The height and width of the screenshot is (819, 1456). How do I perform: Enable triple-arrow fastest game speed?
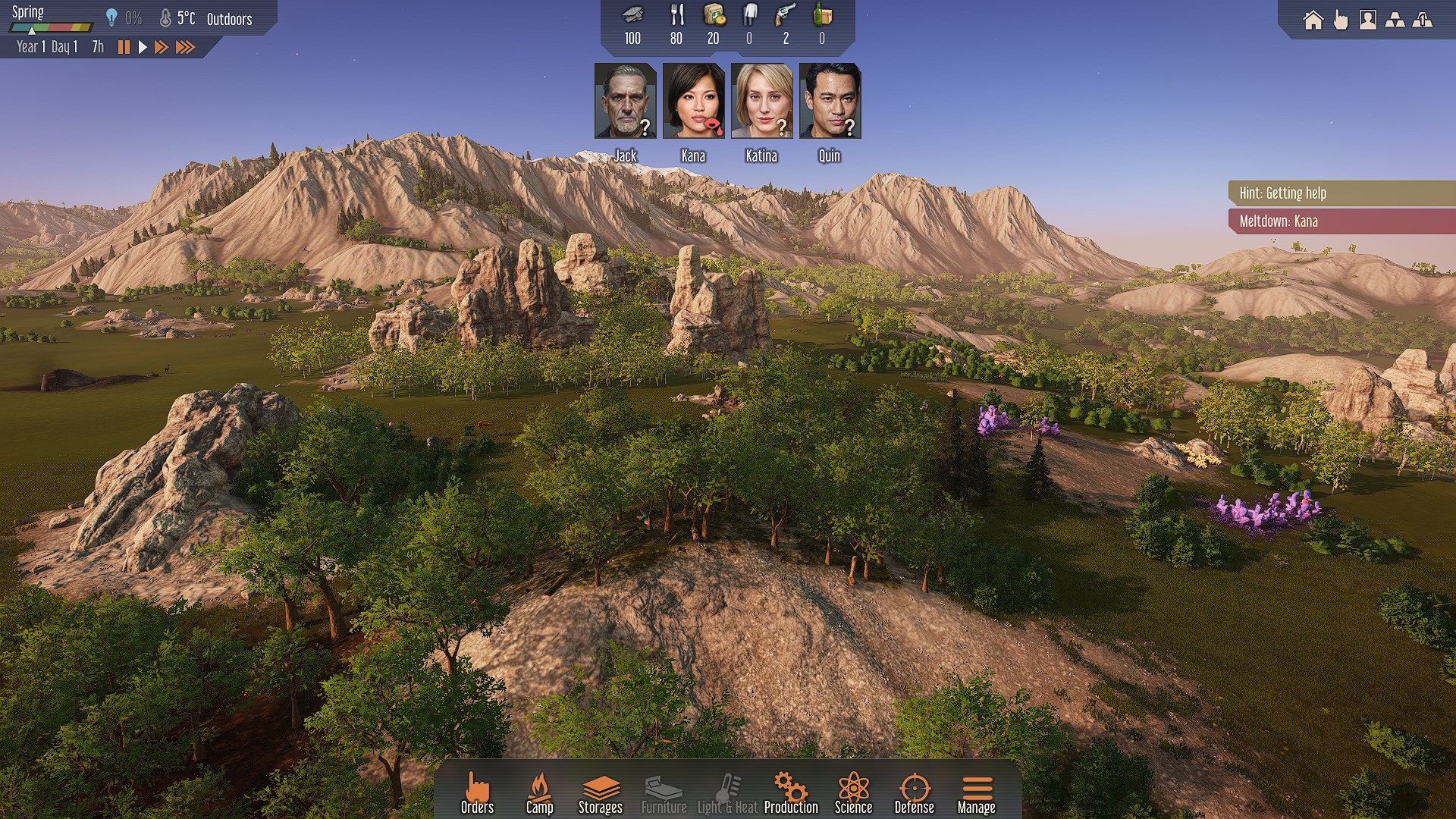(x=185, y=47)
